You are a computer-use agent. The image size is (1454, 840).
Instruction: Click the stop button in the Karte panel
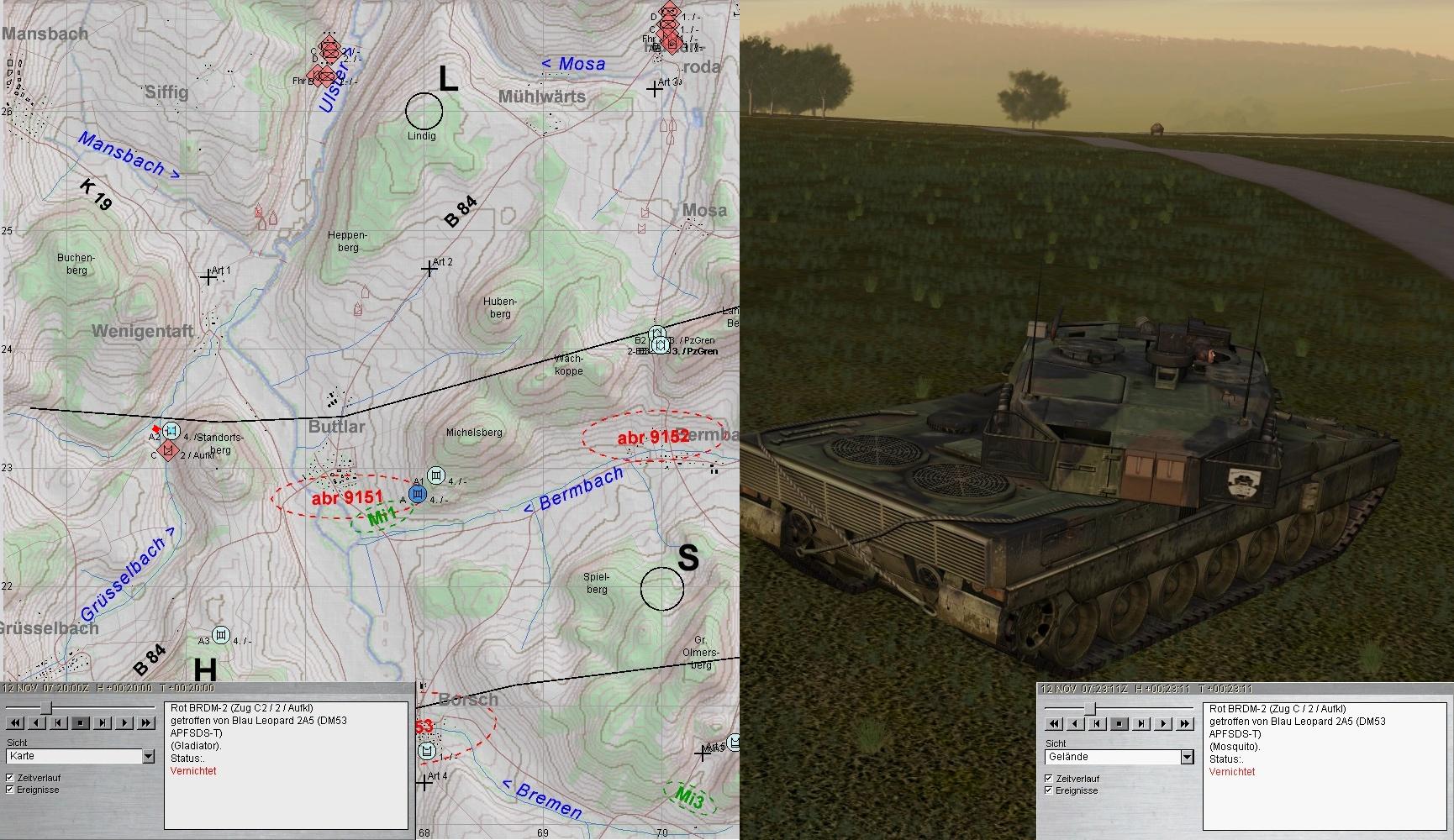(81, 722)
